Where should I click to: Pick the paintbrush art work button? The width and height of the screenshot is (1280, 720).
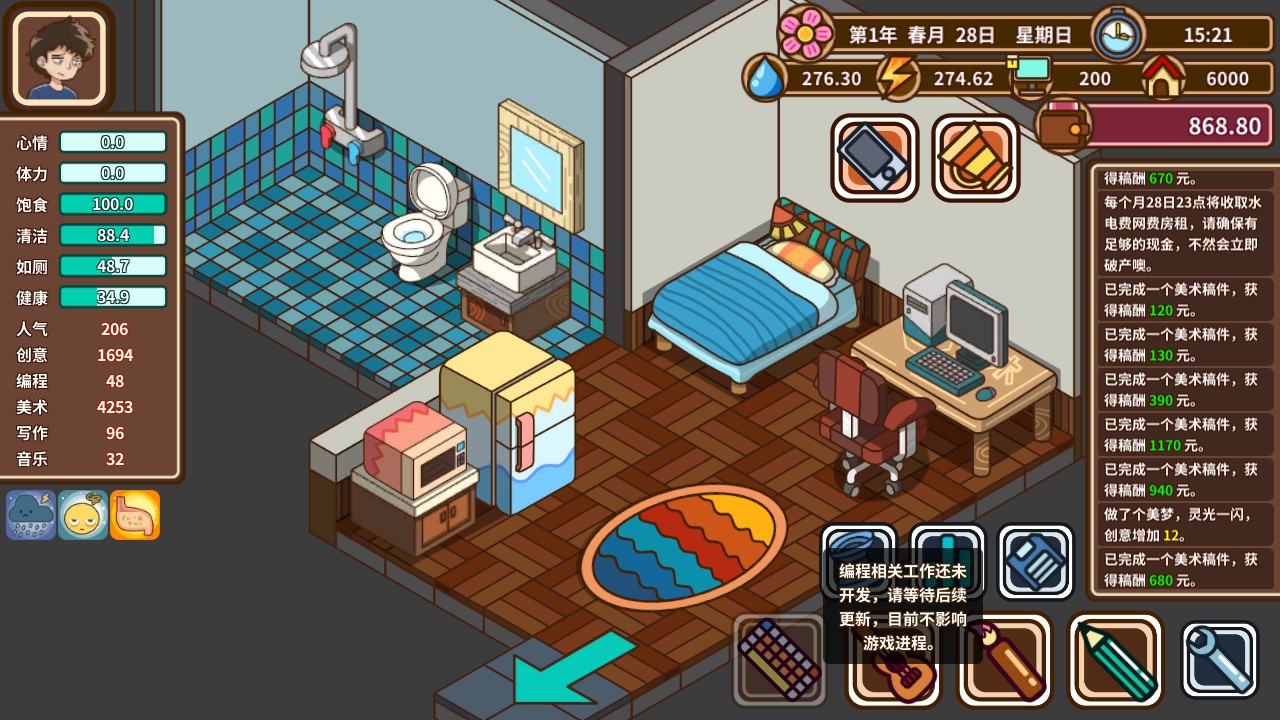1005,660
